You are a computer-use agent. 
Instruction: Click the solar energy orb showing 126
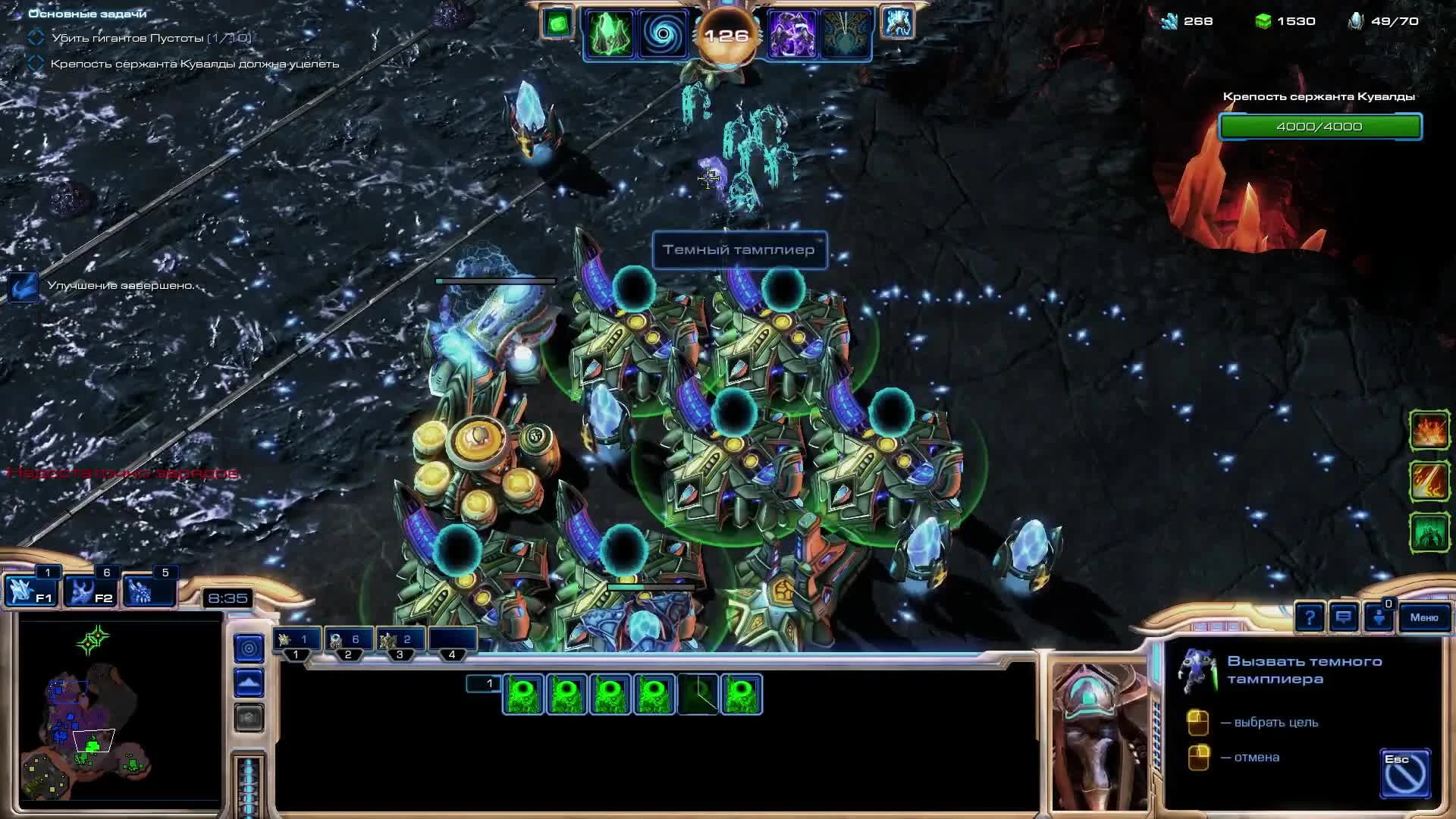tap(728, 34)
